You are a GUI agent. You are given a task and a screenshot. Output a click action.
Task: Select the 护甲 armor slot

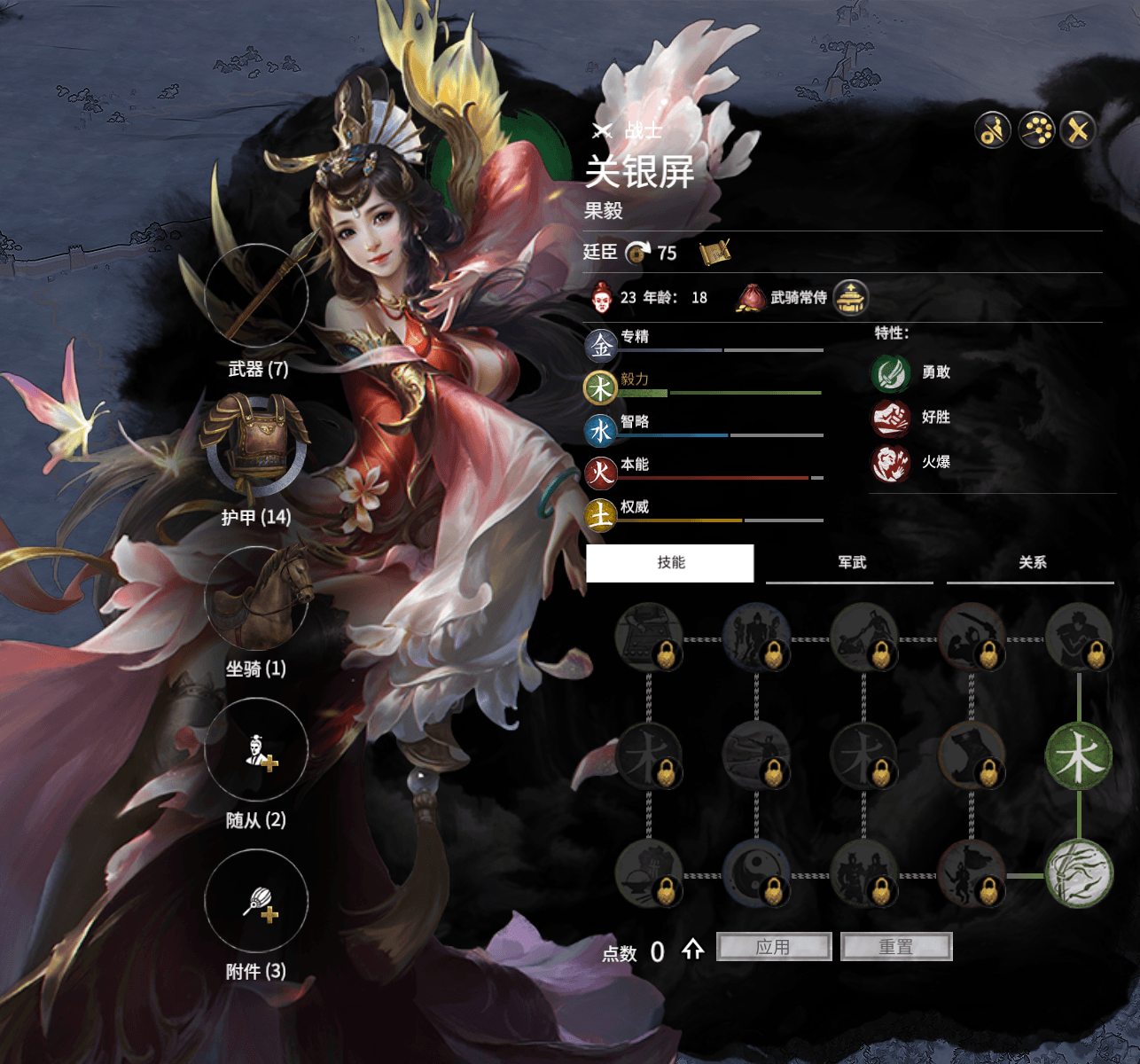(x=256, y=446)
